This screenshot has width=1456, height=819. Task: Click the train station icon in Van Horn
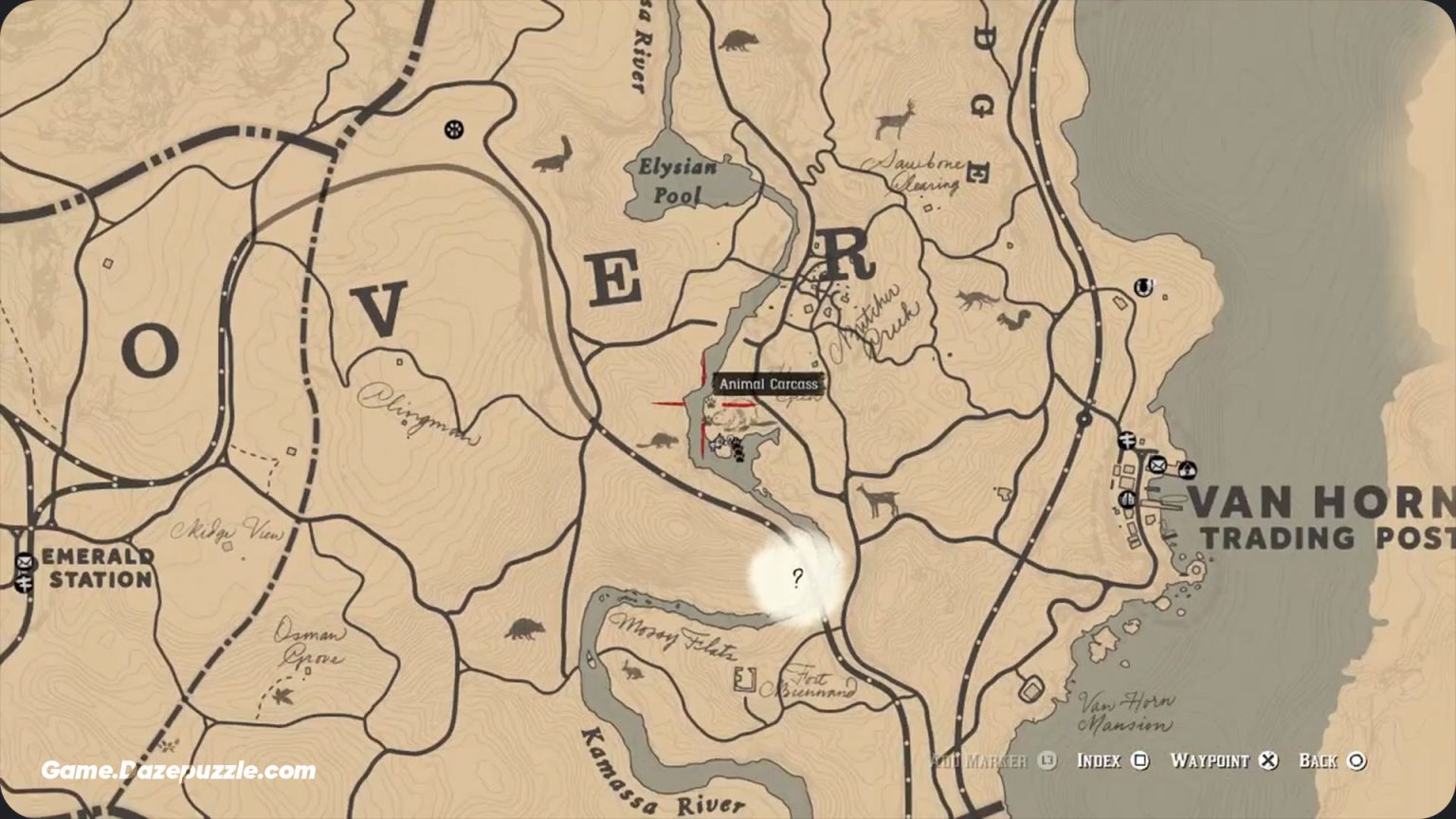tap(1127, 439)
